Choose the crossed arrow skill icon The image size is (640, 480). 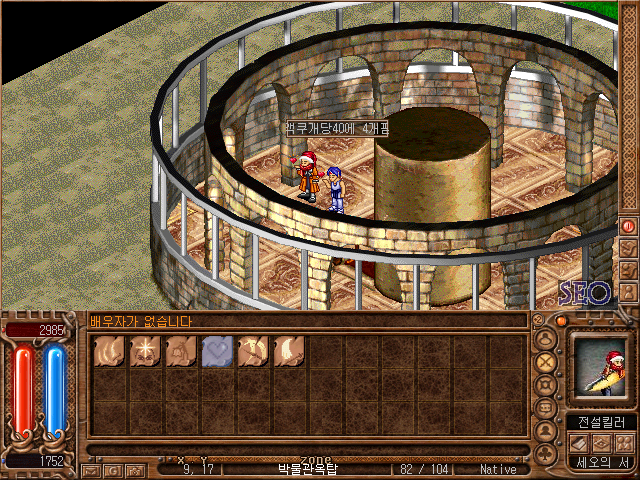254,352
